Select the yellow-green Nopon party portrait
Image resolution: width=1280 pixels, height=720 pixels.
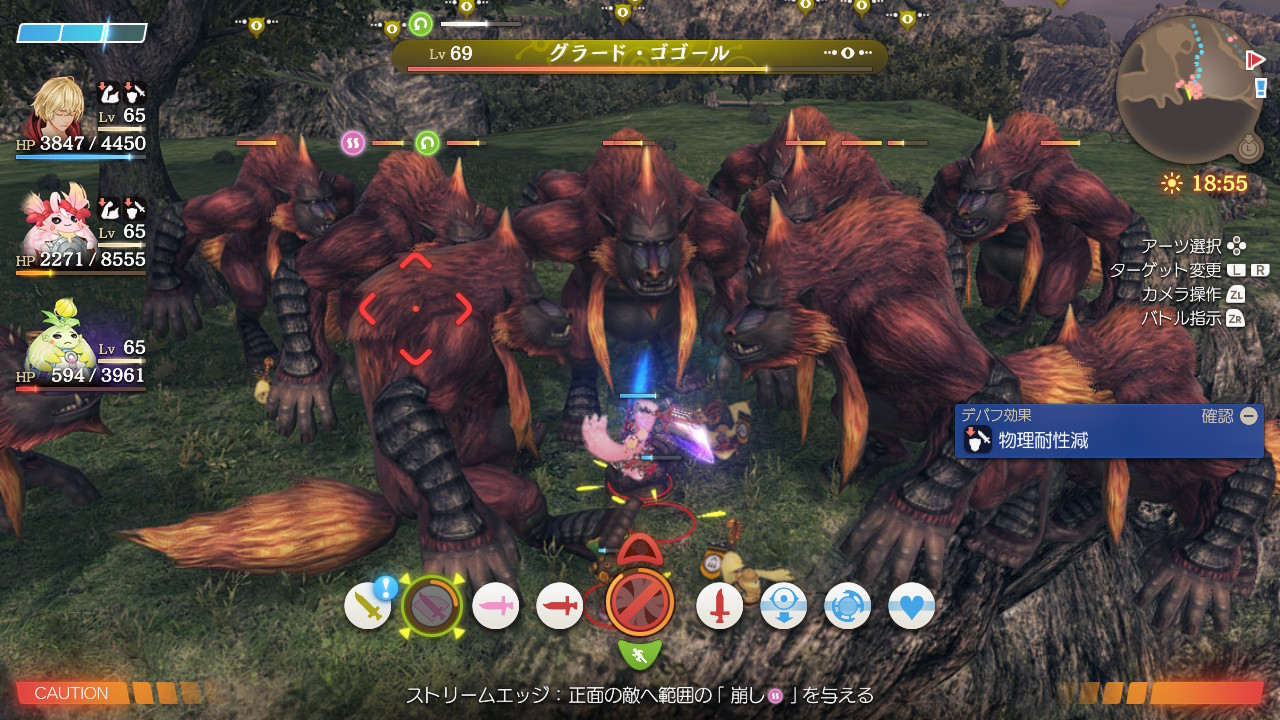[x=58, y=338]
